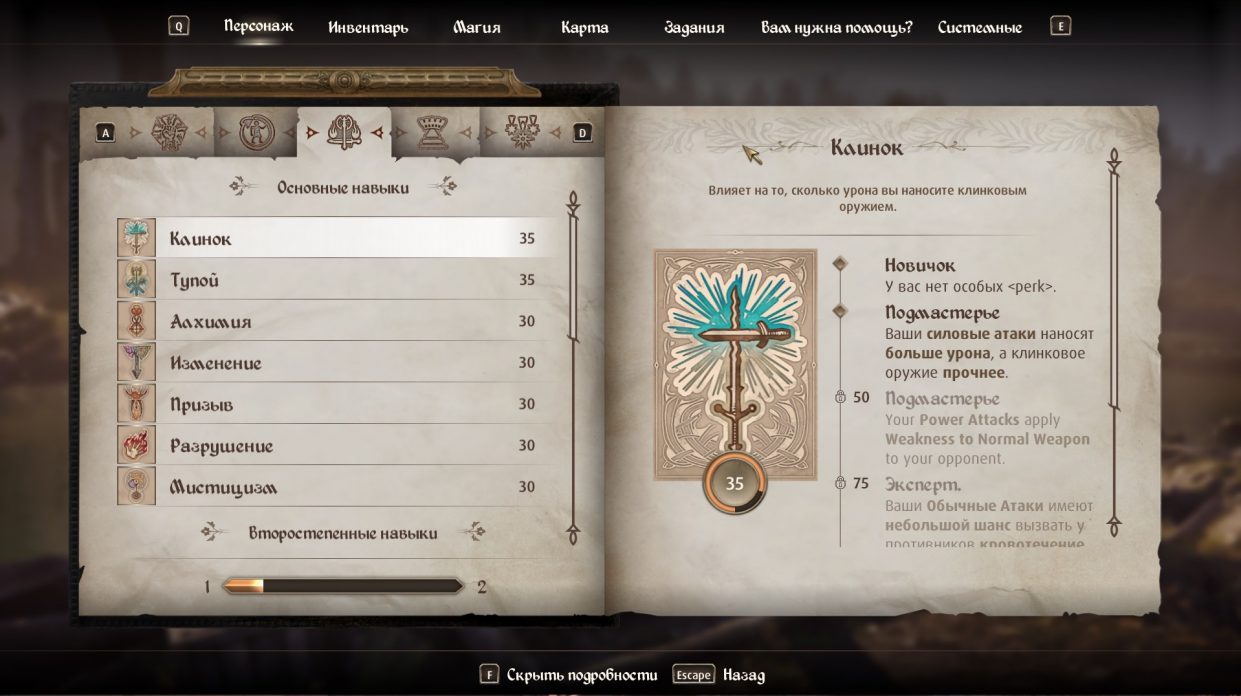This screenshot has height=696, width=1241.
Task: Open the Системные menu
Action: coord(979,27)
